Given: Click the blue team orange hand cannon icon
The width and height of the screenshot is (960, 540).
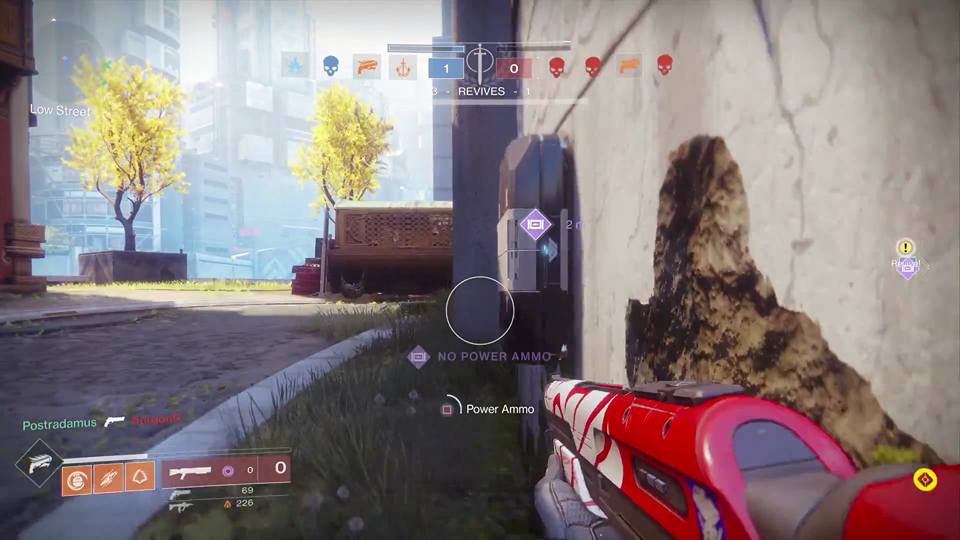Looking at the screenshot, I should [367, 67].
